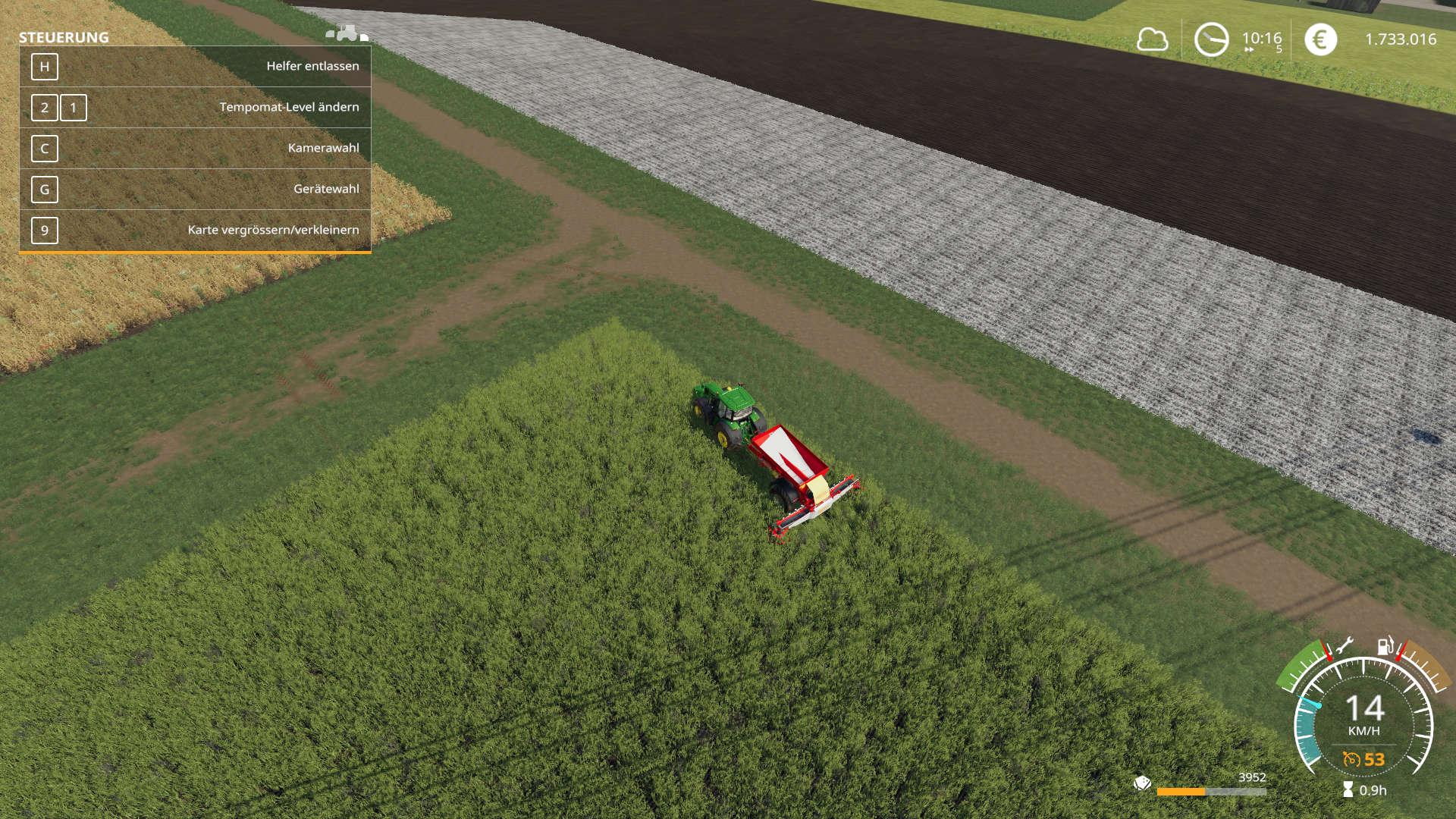Click the wrench damage icon
Viewport: 1456px width, 819px height.
(x=1344, y=646)
